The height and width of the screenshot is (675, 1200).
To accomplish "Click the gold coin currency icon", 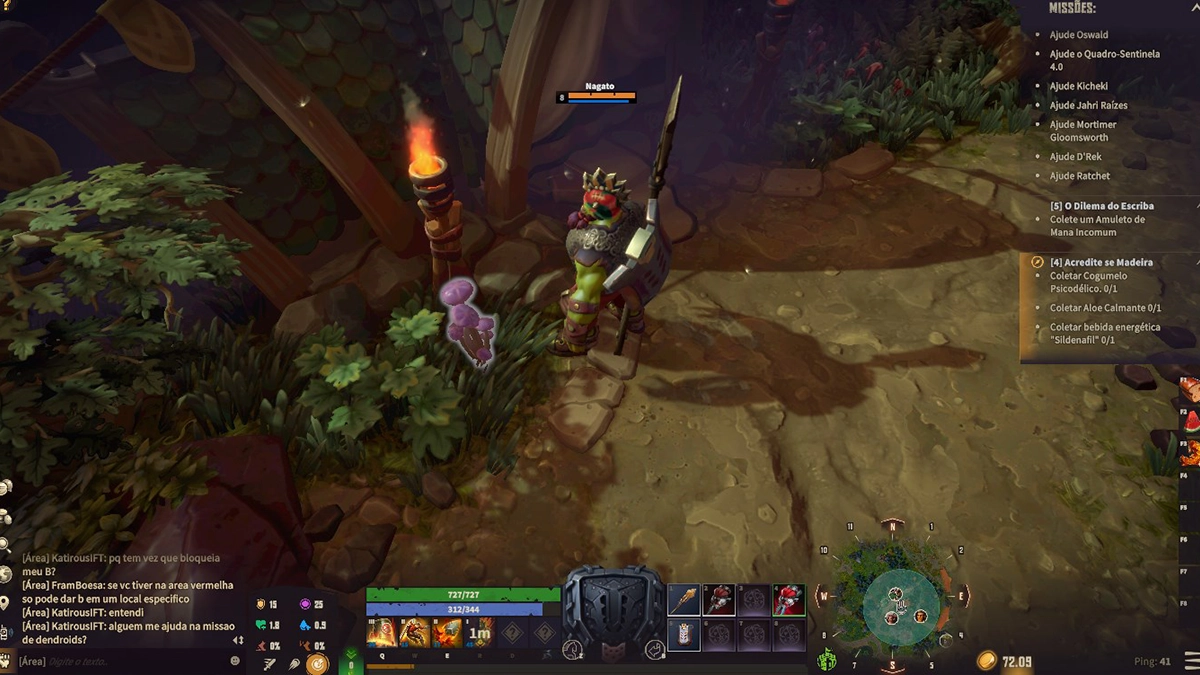I will [x=987, y=661].
